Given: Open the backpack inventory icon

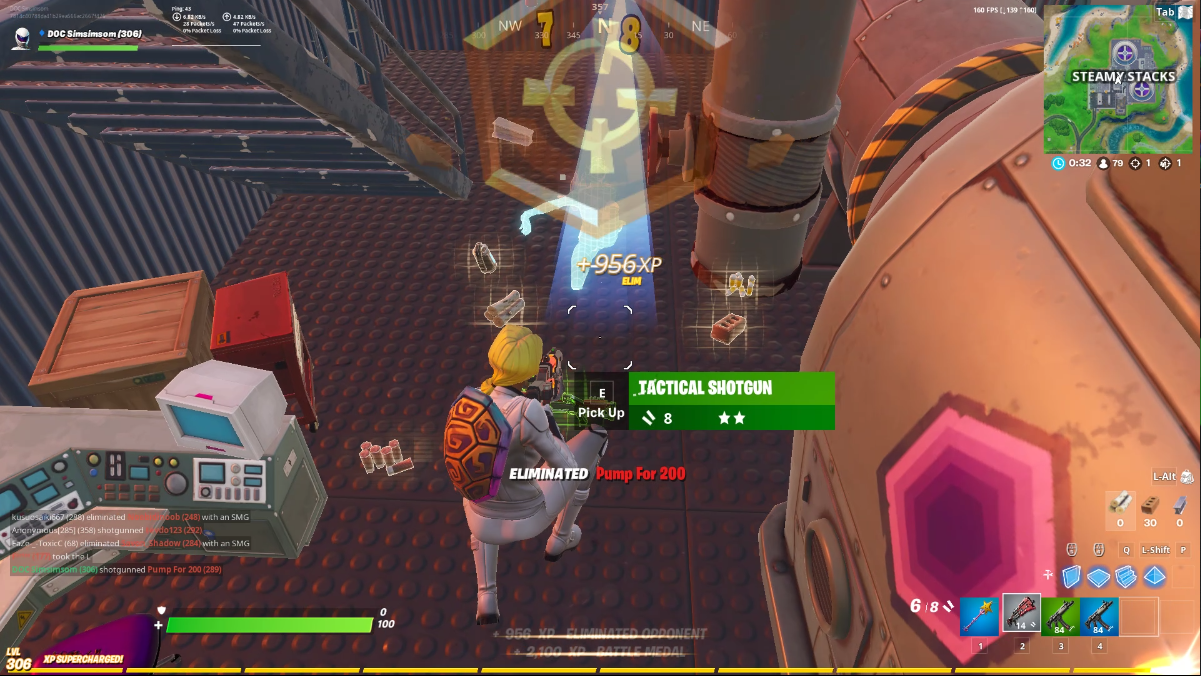Looking at the screenshot, I should pyautogui.click(x=1187, y=477).
